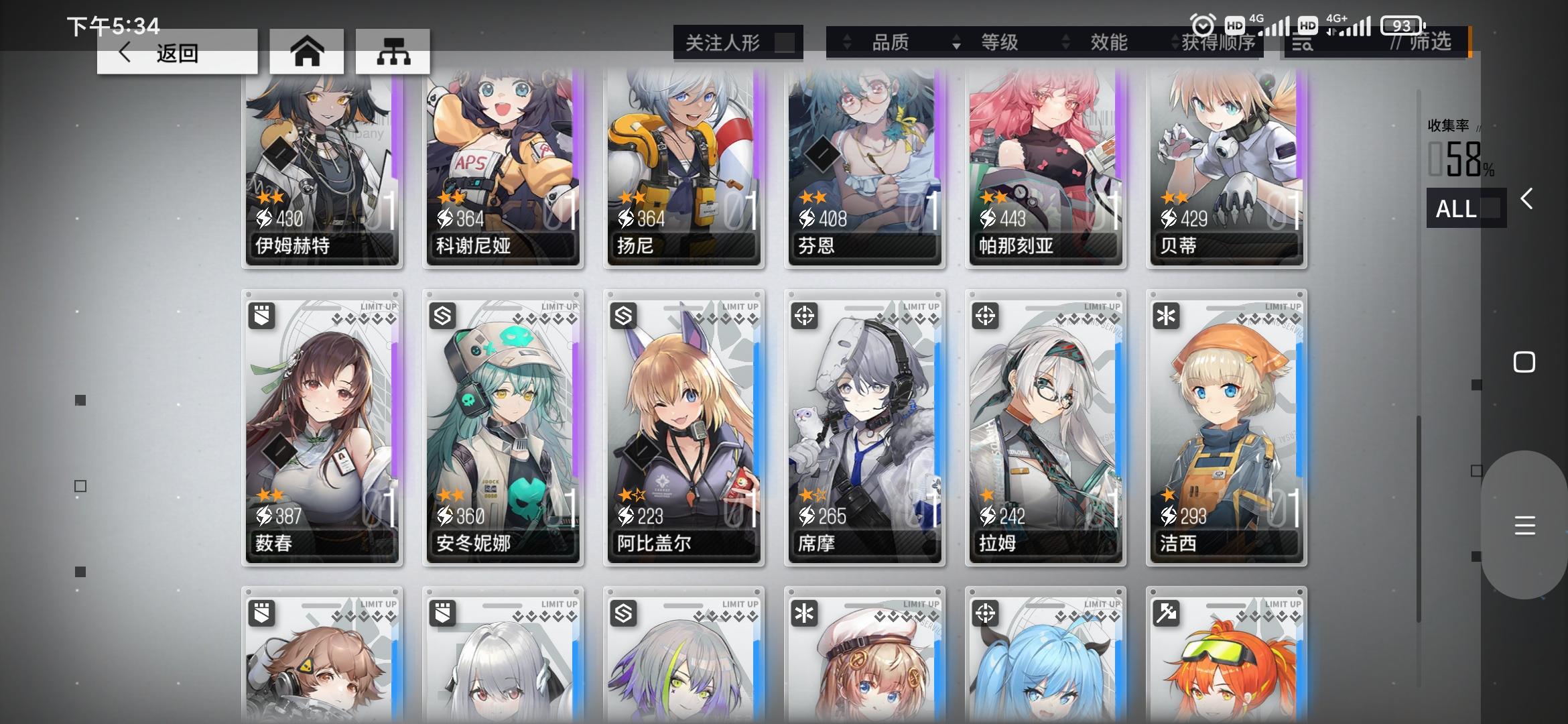Enable the 关注人形 checkbox

click(x=783, y=42)
